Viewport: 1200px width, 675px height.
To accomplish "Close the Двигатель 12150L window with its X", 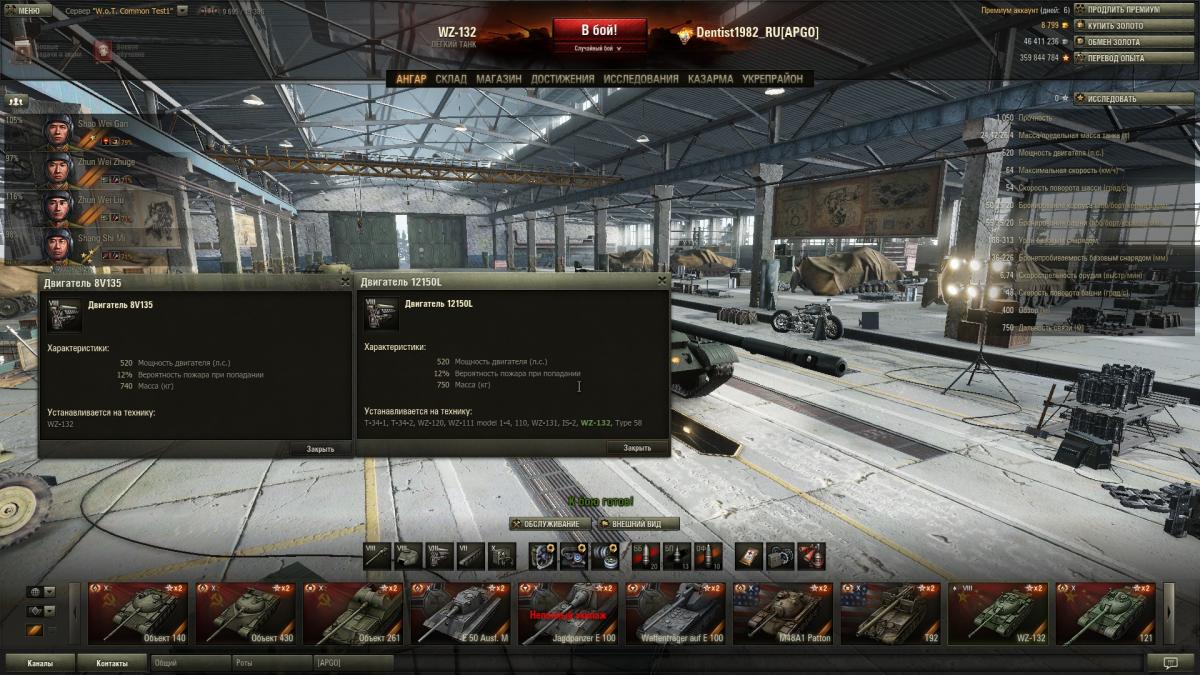I will (661, 282).
